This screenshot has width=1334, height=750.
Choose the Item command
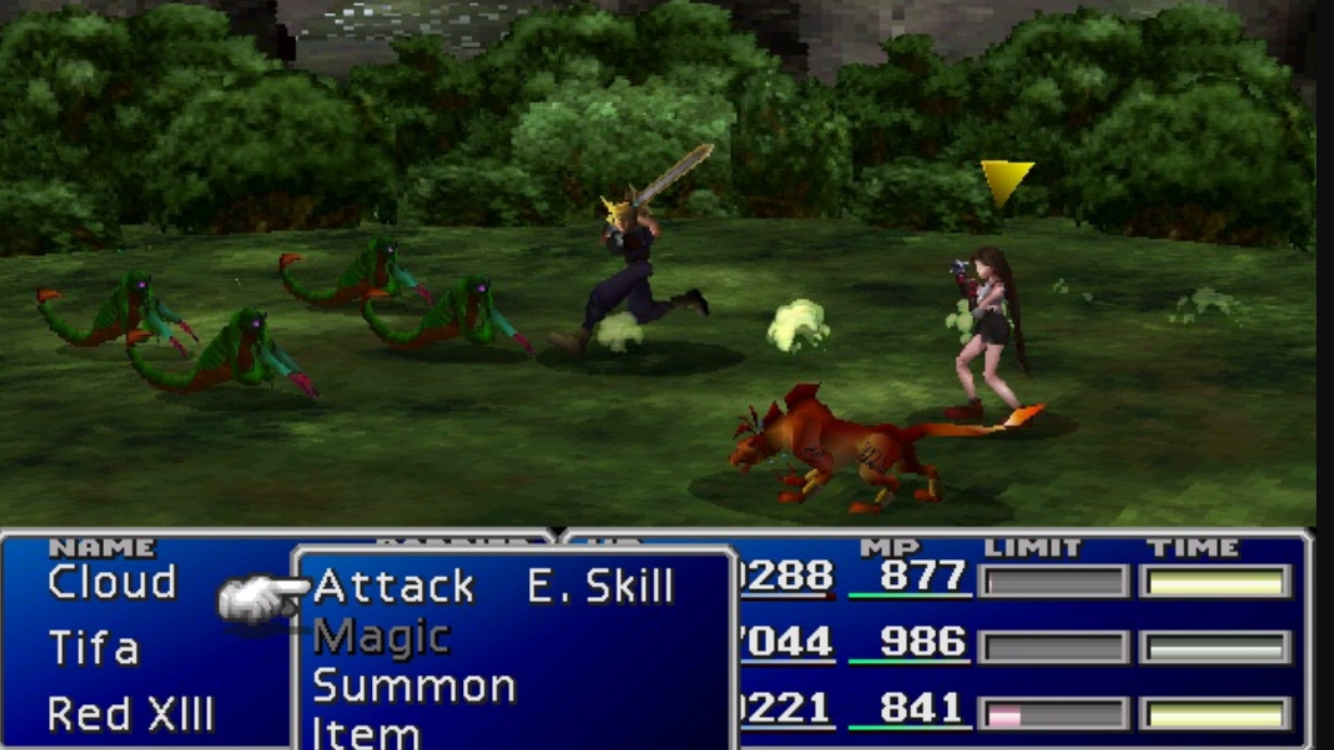coord(366,733)
